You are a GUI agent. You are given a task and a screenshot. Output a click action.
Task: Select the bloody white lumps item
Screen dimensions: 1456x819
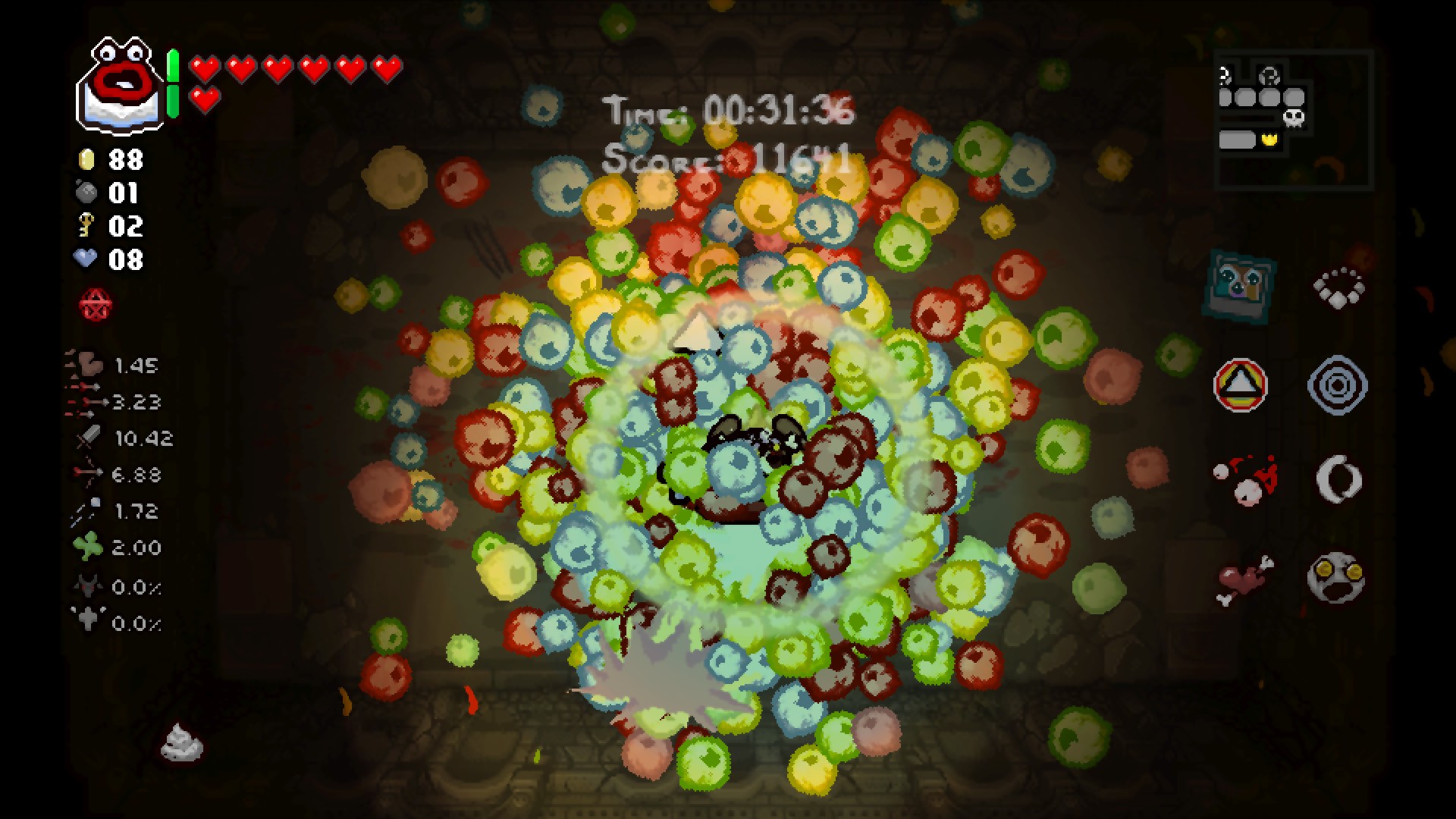(1245, 480)
